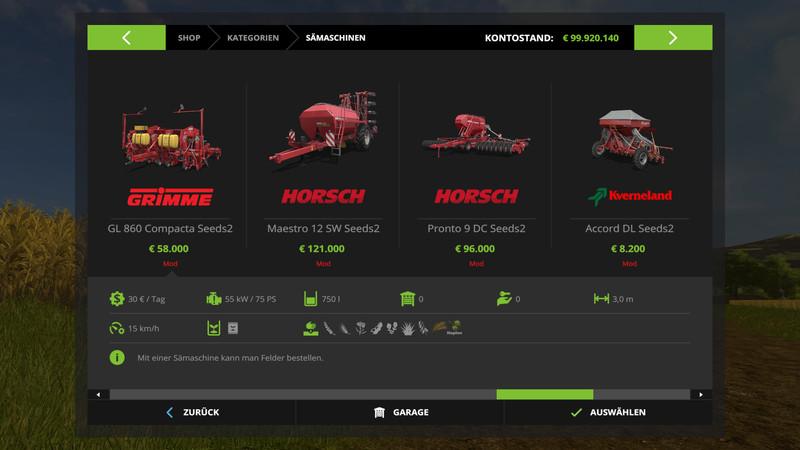Go to next shop page with right arrow
The width and height of the screenshot is (800, 450).
click(x=672, y=38)
